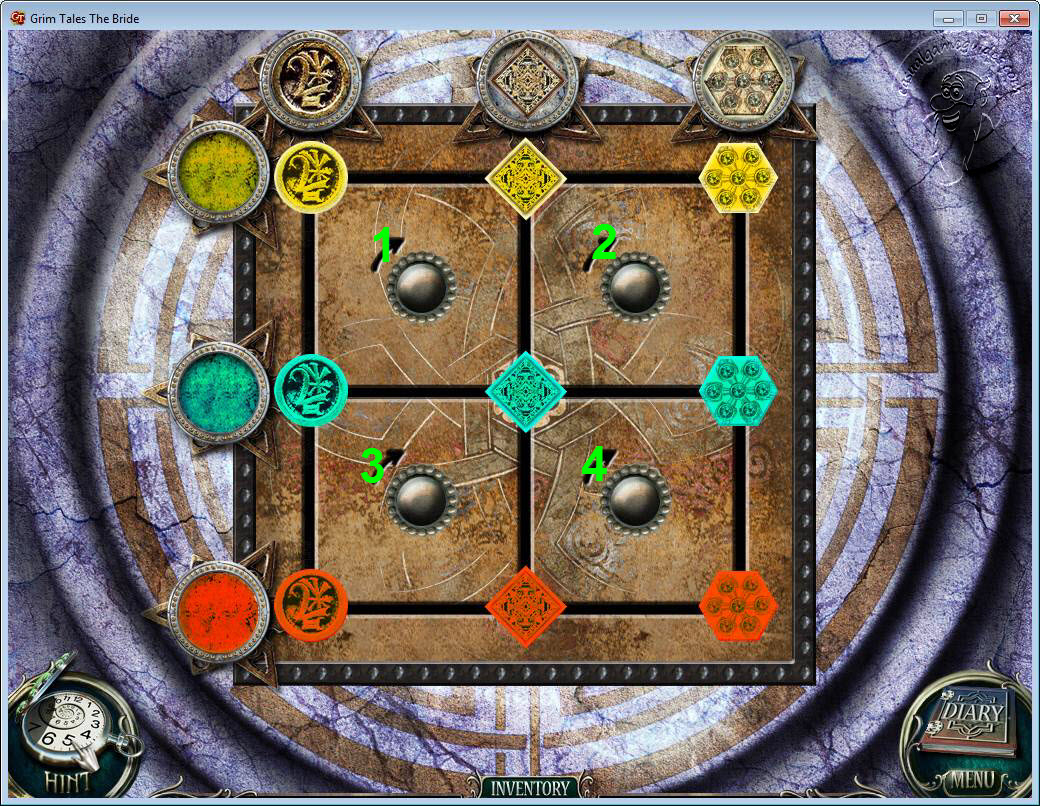Viewport: 1040px width, 806px height.
Task: Turn the puzzle knob numbered 4
Action: coord(636,497)
